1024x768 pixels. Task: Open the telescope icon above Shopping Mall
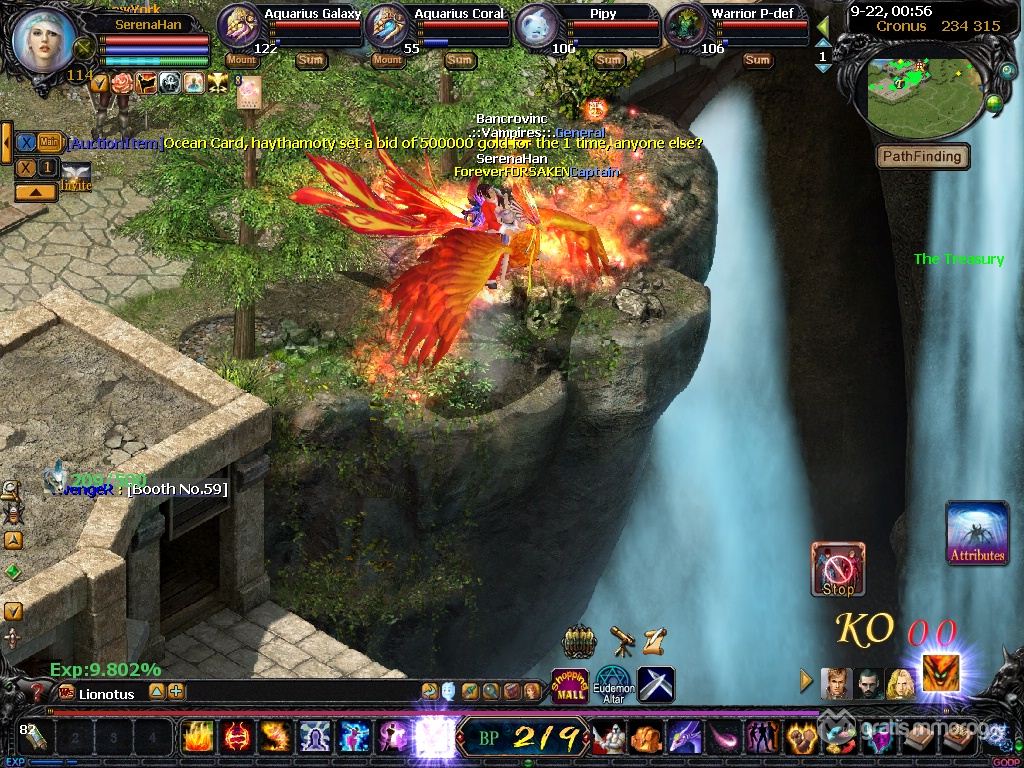click(622, 640)
